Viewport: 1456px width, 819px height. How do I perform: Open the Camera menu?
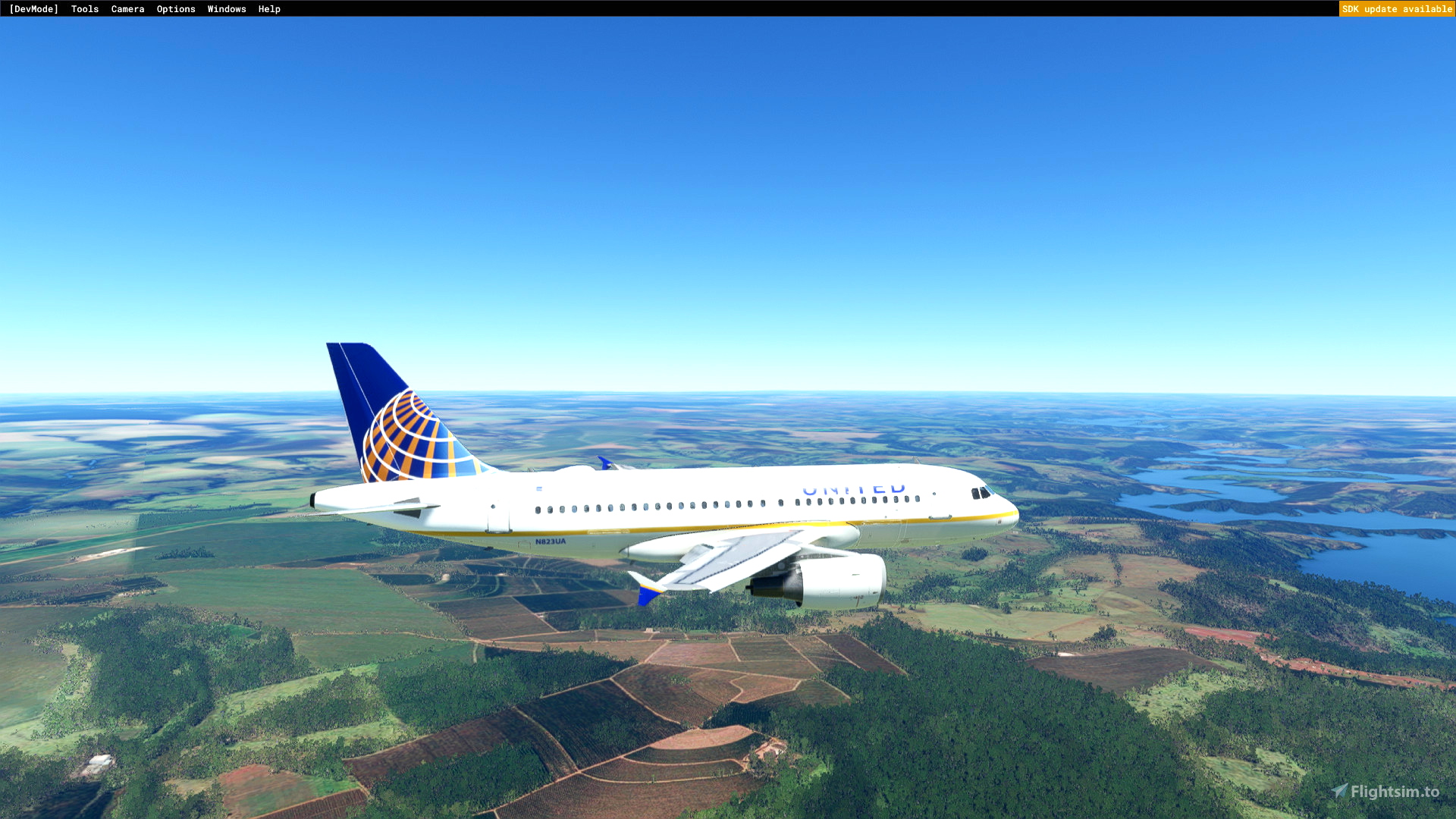[x=127, y=8]
